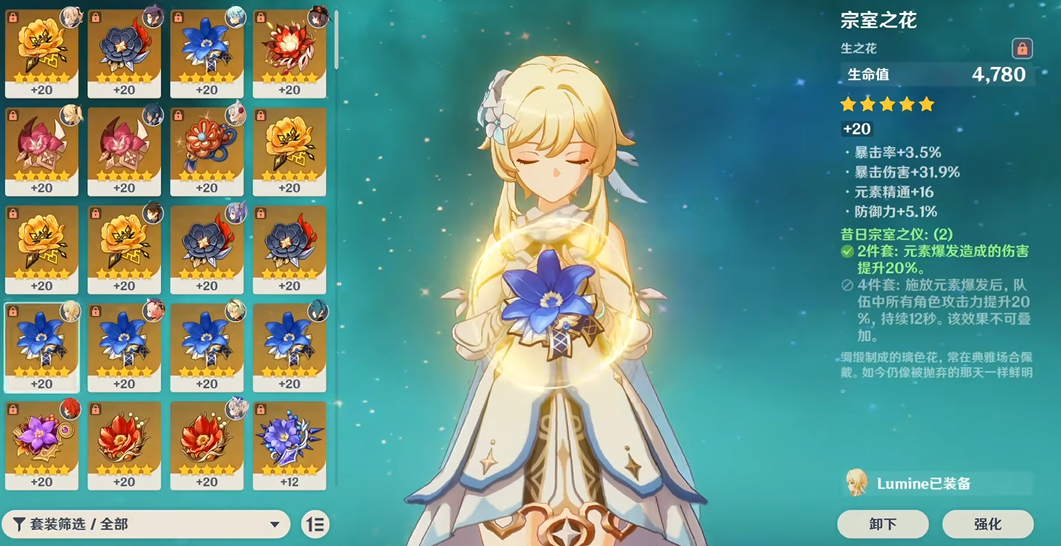Select the highlighted blue flower artifact
Viewport: 1061px width, 546px height.
(x=41, y=343)
